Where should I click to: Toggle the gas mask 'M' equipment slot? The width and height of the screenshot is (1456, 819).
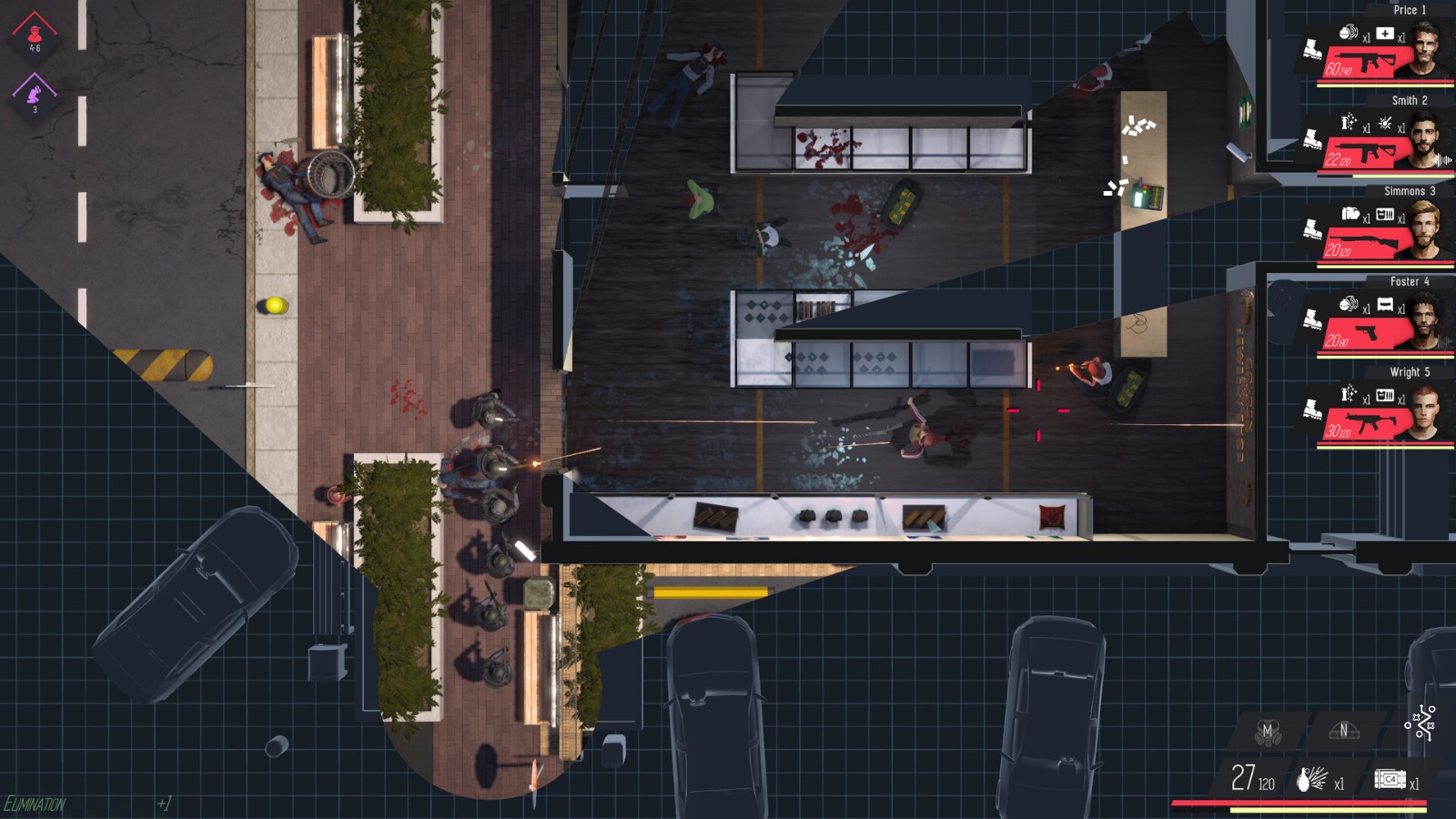coord(1269,731)
